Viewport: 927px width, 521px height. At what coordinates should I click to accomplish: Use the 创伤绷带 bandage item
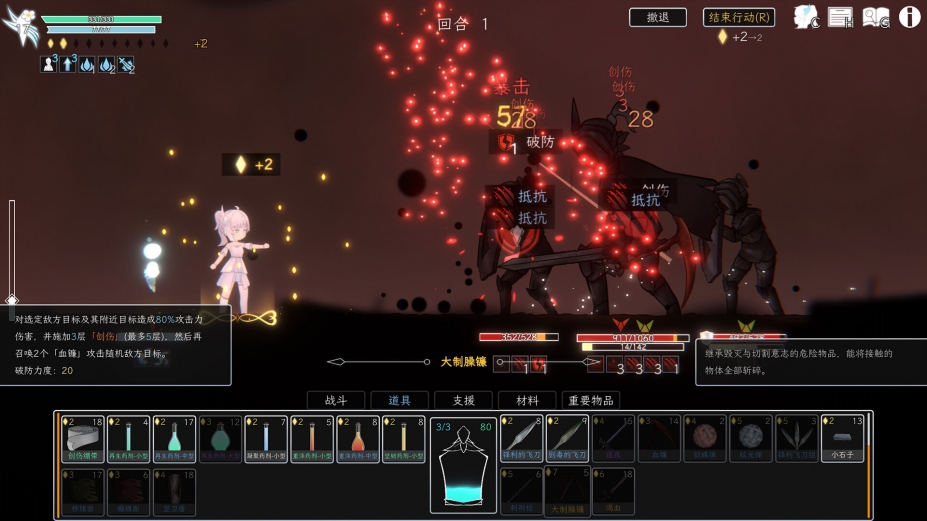(x=82, y=439)
